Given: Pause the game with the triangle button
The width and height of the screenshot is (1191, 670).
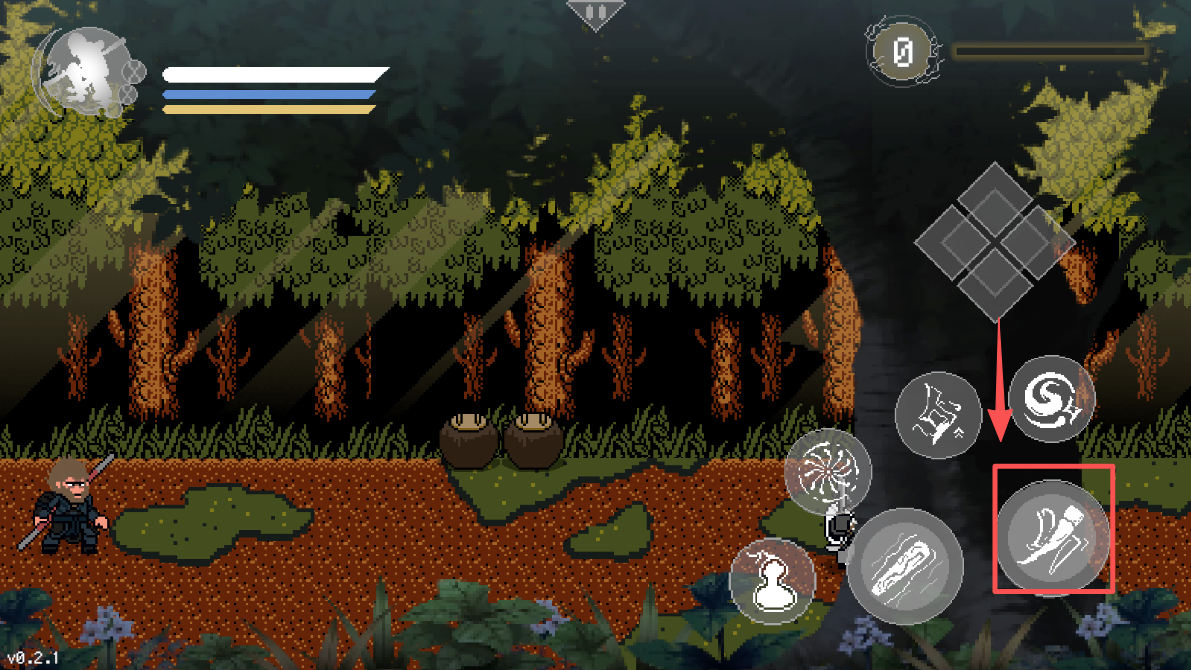Looking at the screenshot, I should click(595, 13).
